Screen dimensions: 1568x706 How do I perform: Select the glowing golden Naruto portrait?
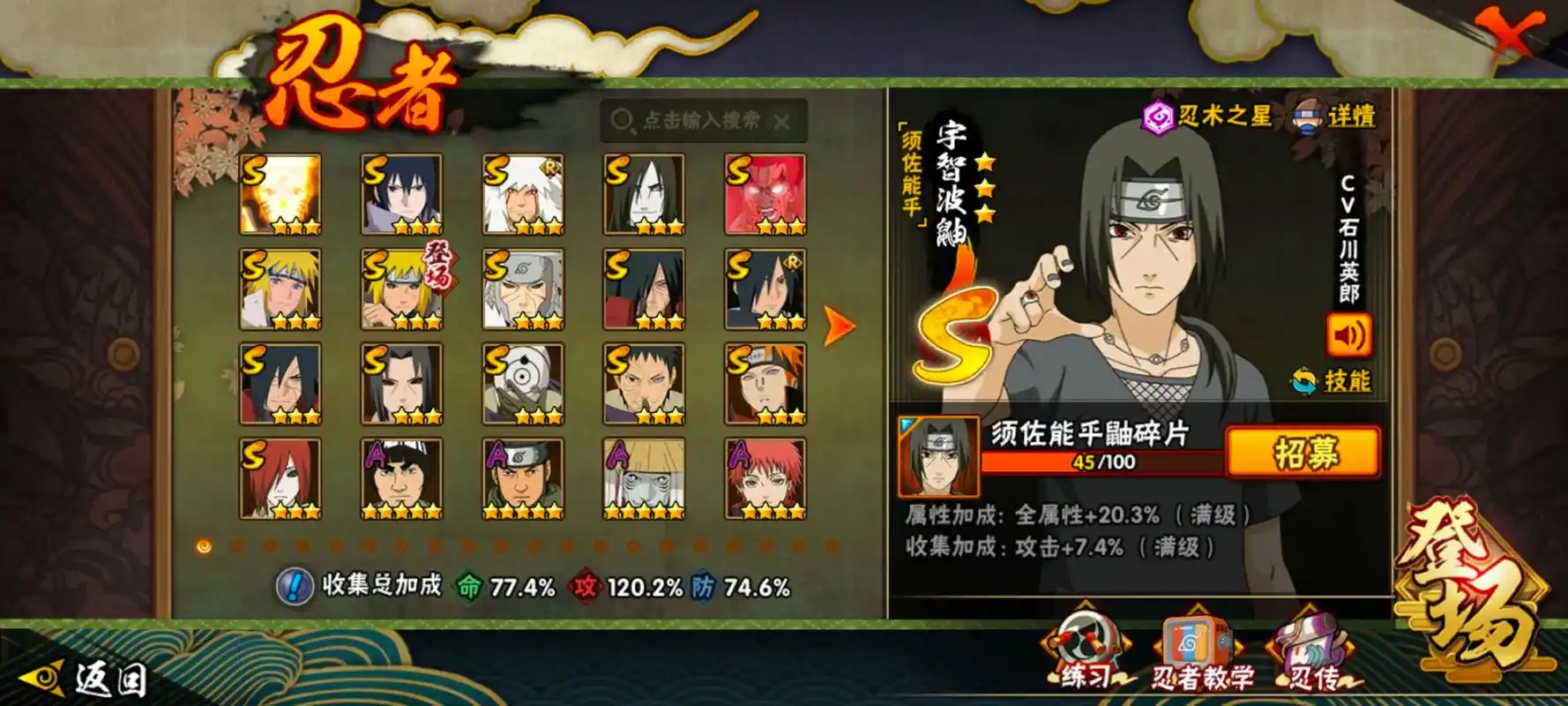pos(280,194)
